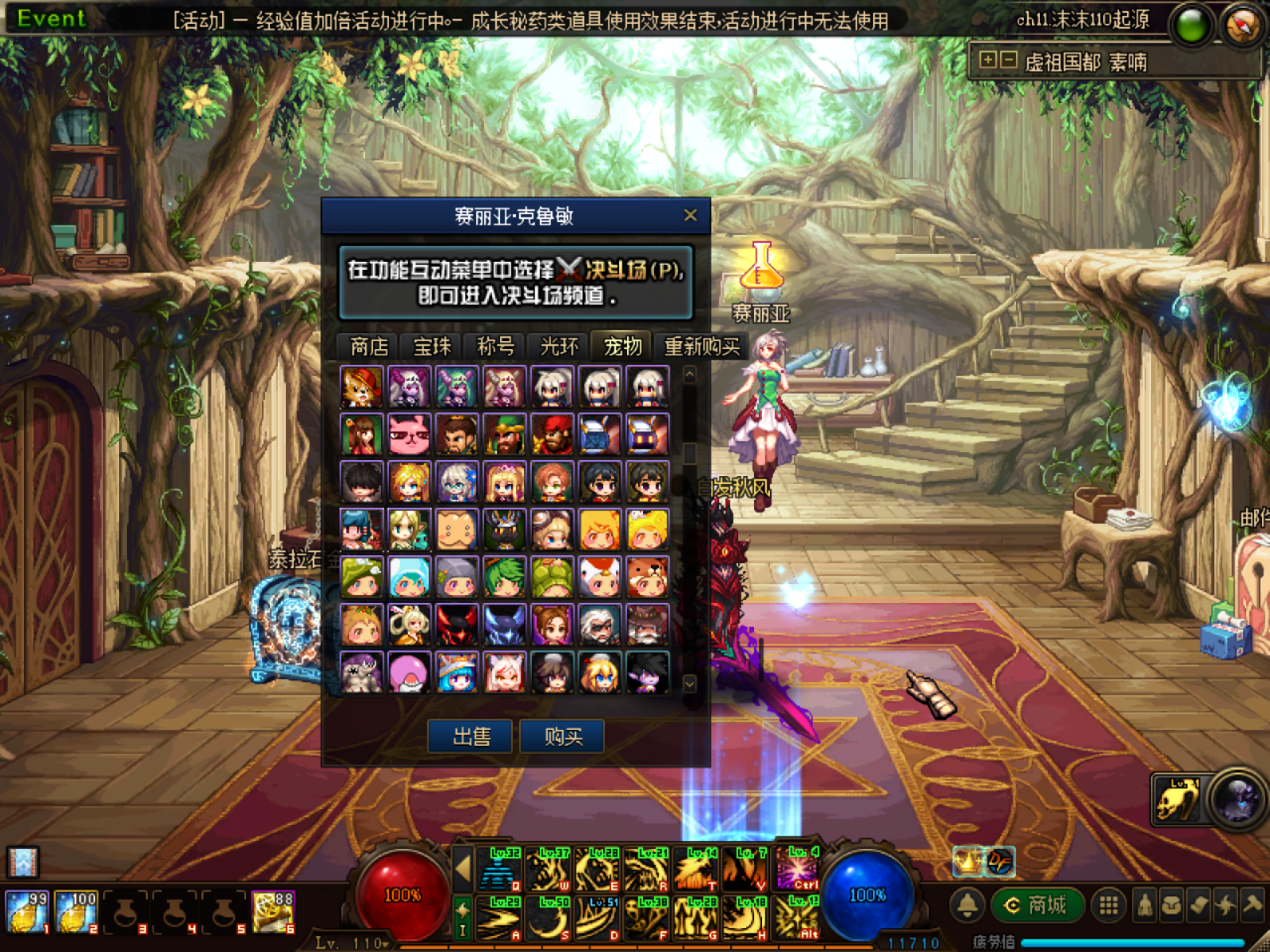Screen dimensions: 1270x952
Task: Open the hammer icon menu
Action: click(1253, 905)
